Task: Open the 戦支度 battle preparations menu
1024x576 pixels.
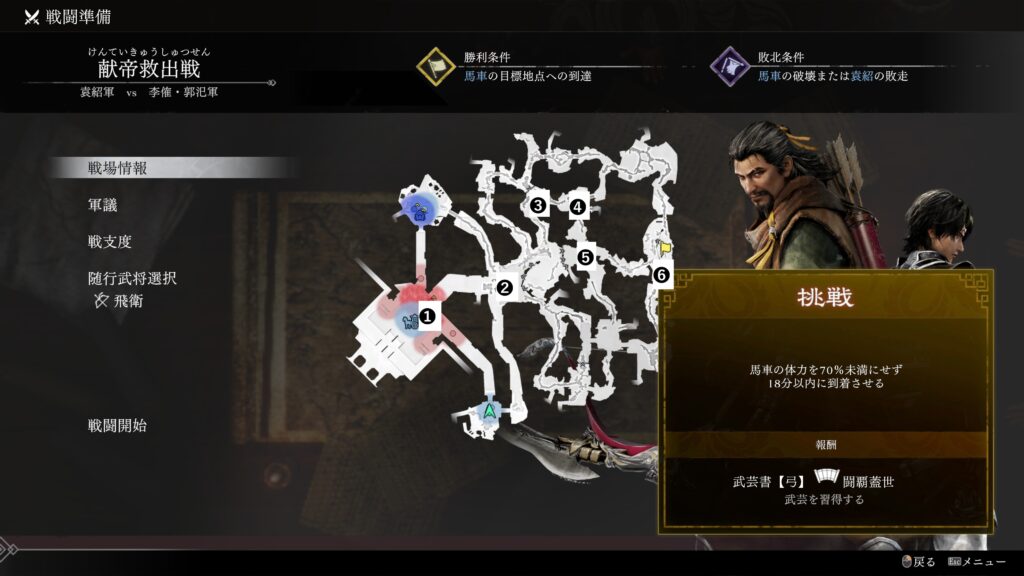Action: tap(110, 241)
